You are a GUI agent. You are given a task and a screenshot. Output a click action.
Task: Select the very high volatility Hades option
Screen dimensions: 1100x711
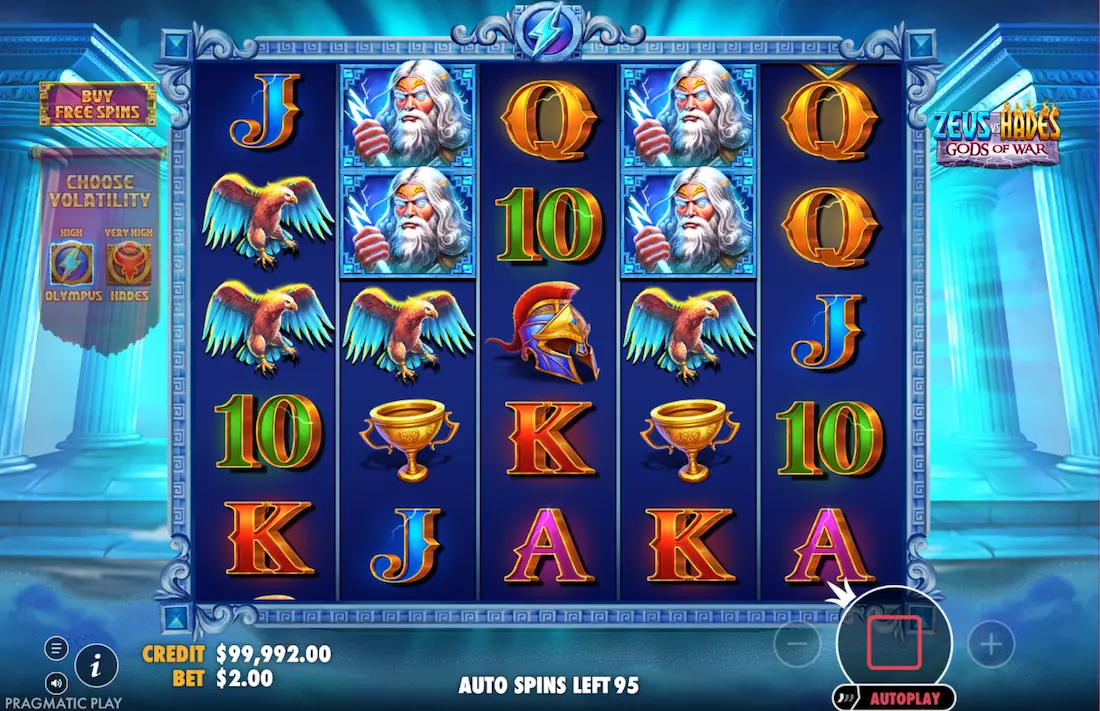(128, 263)
